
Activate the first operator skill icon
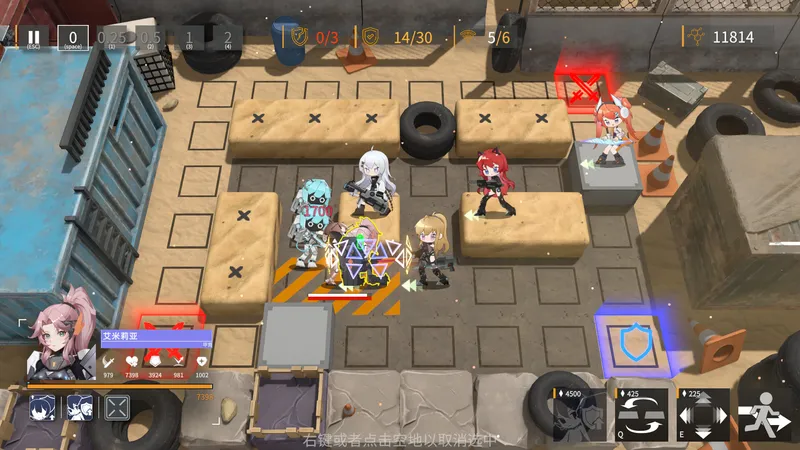(42, 408)
